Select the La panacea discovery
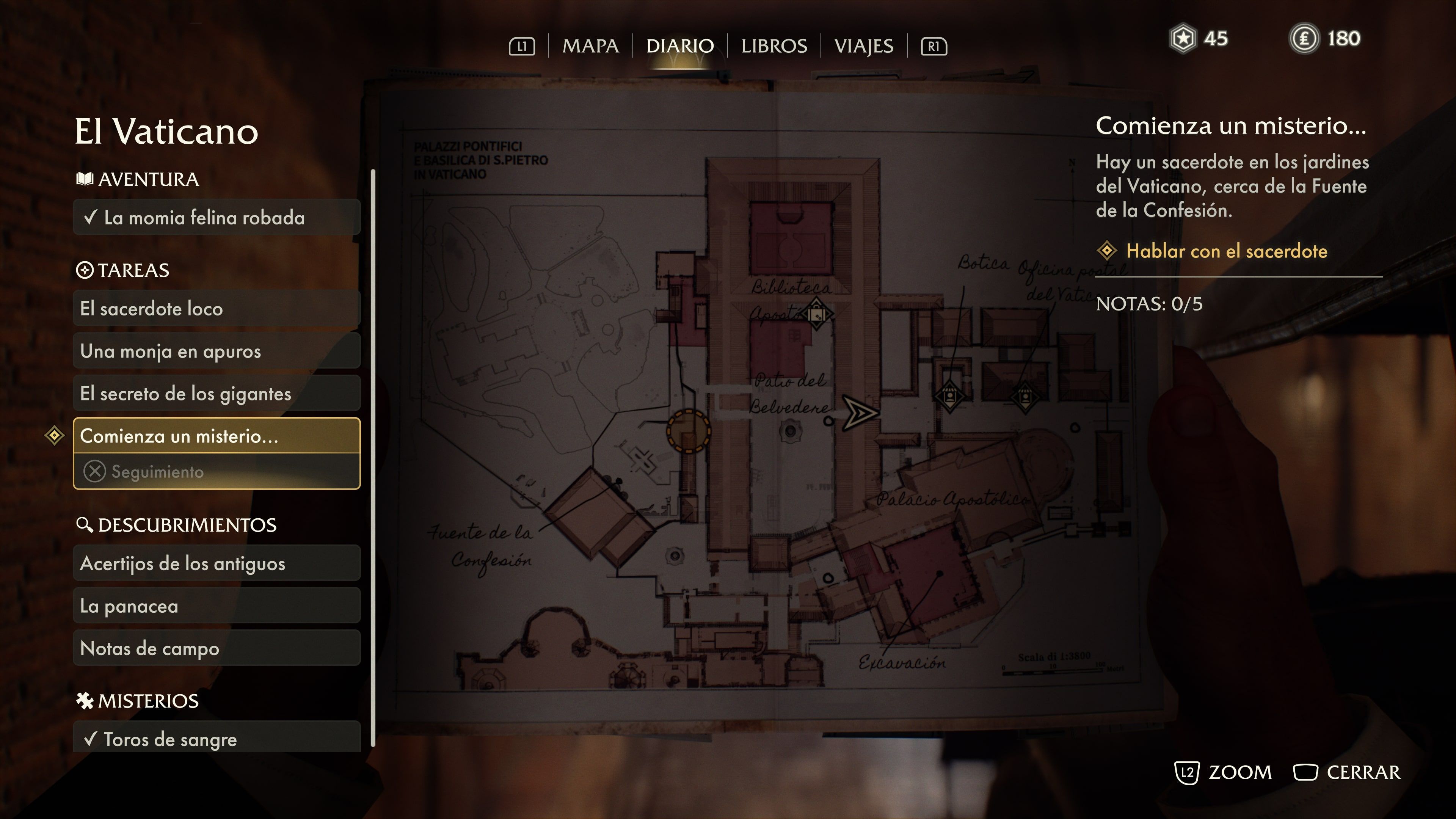The width and height of the screenshot is (1456, 819). pos(217,606)
